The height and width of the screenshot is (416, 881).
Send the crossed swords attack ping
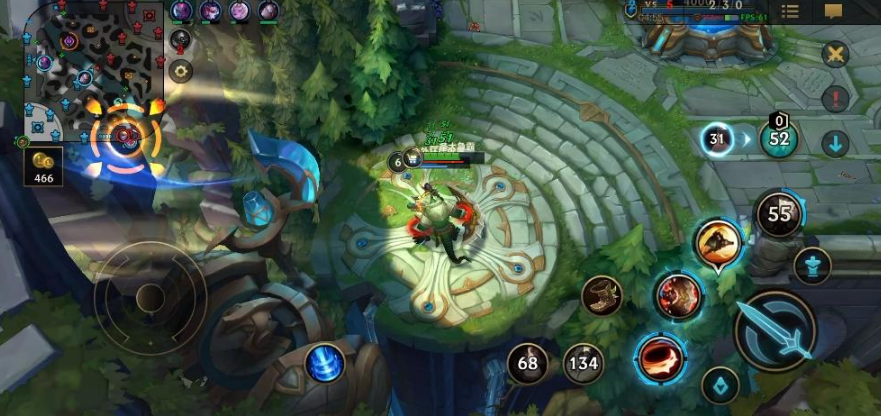(x=836, y=55)
